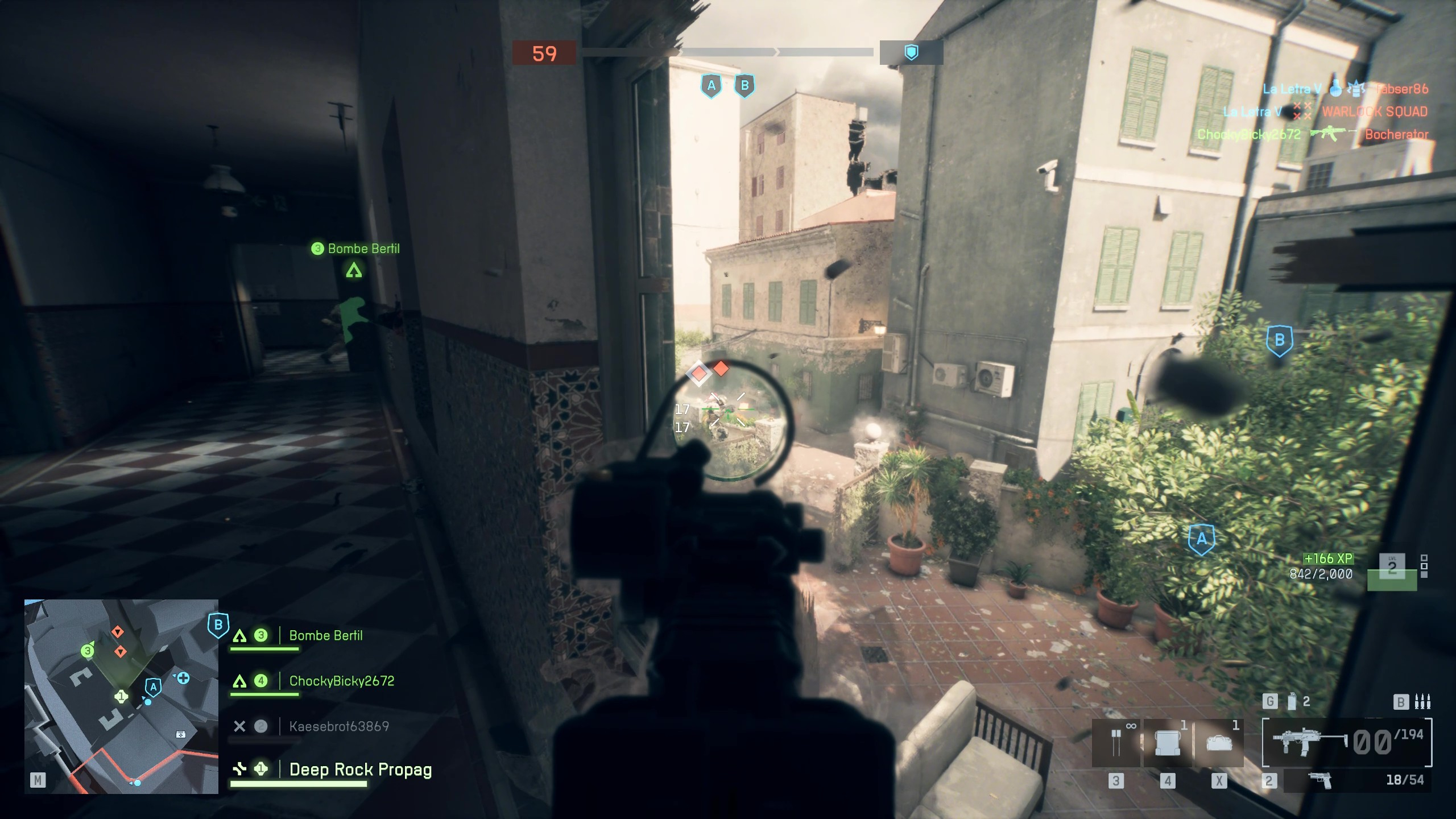Click the blue defend shield on the top bar

tap(910, 51)
